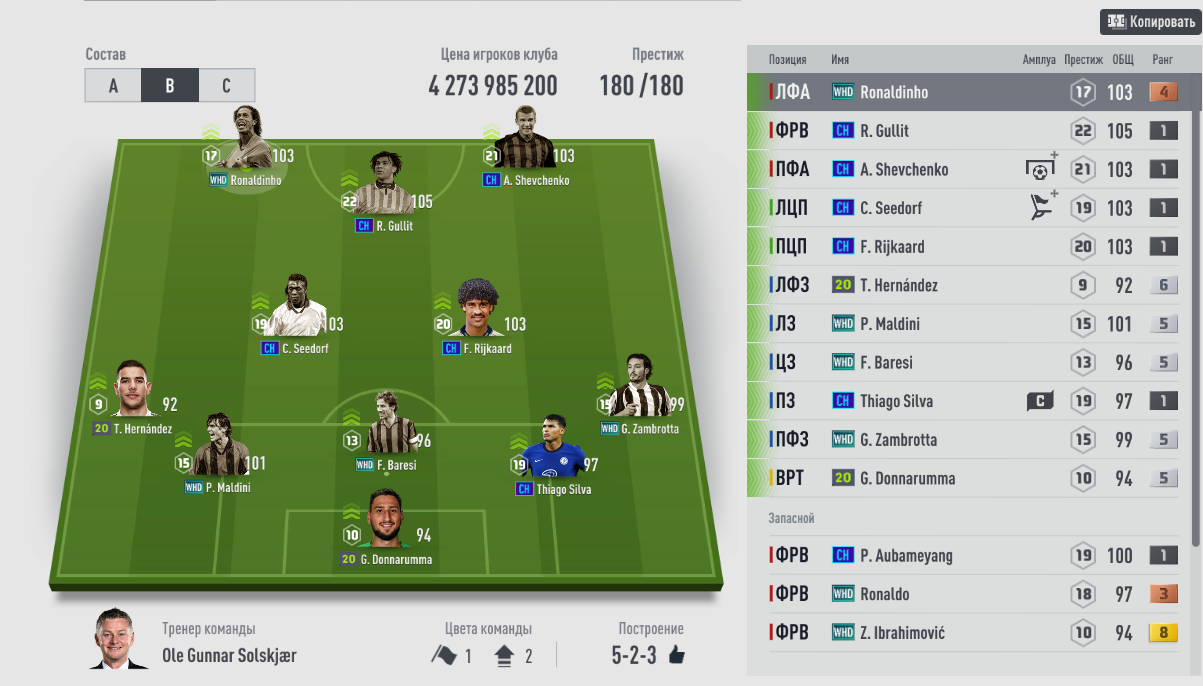This screenshot has height=686, width=1203.
Task: Pick T. Hernández from the list
Action: (x=960, y=285)
